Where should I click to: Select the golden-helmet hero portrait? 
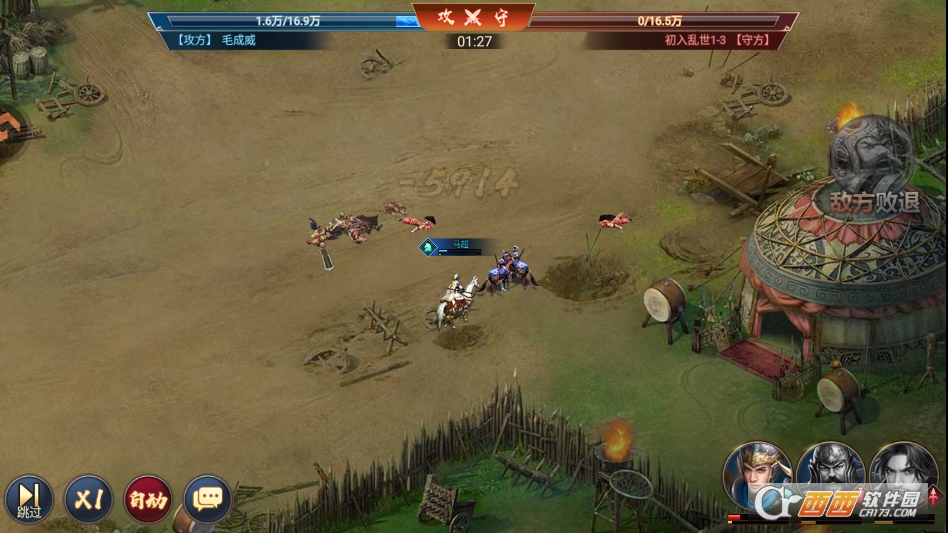click(x=757, y=475)
